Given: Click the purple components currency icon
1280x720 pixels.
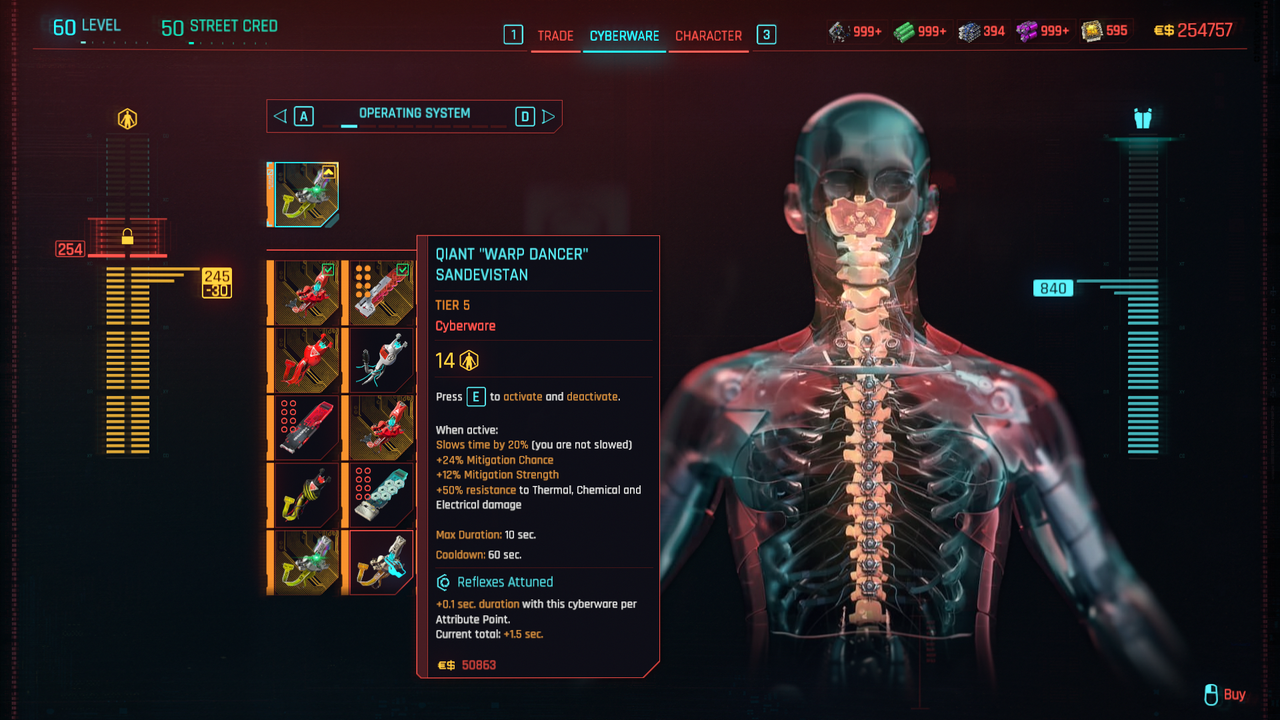Looking at the screenshot, I should coord(1026,31).
